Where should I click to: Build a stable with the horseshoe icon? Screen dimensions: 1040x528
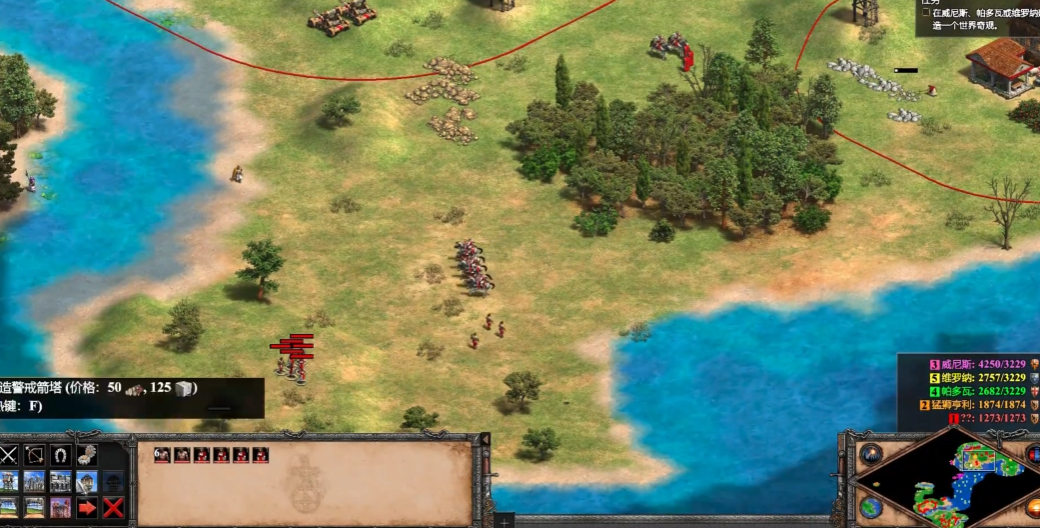(x=61, y=456)
